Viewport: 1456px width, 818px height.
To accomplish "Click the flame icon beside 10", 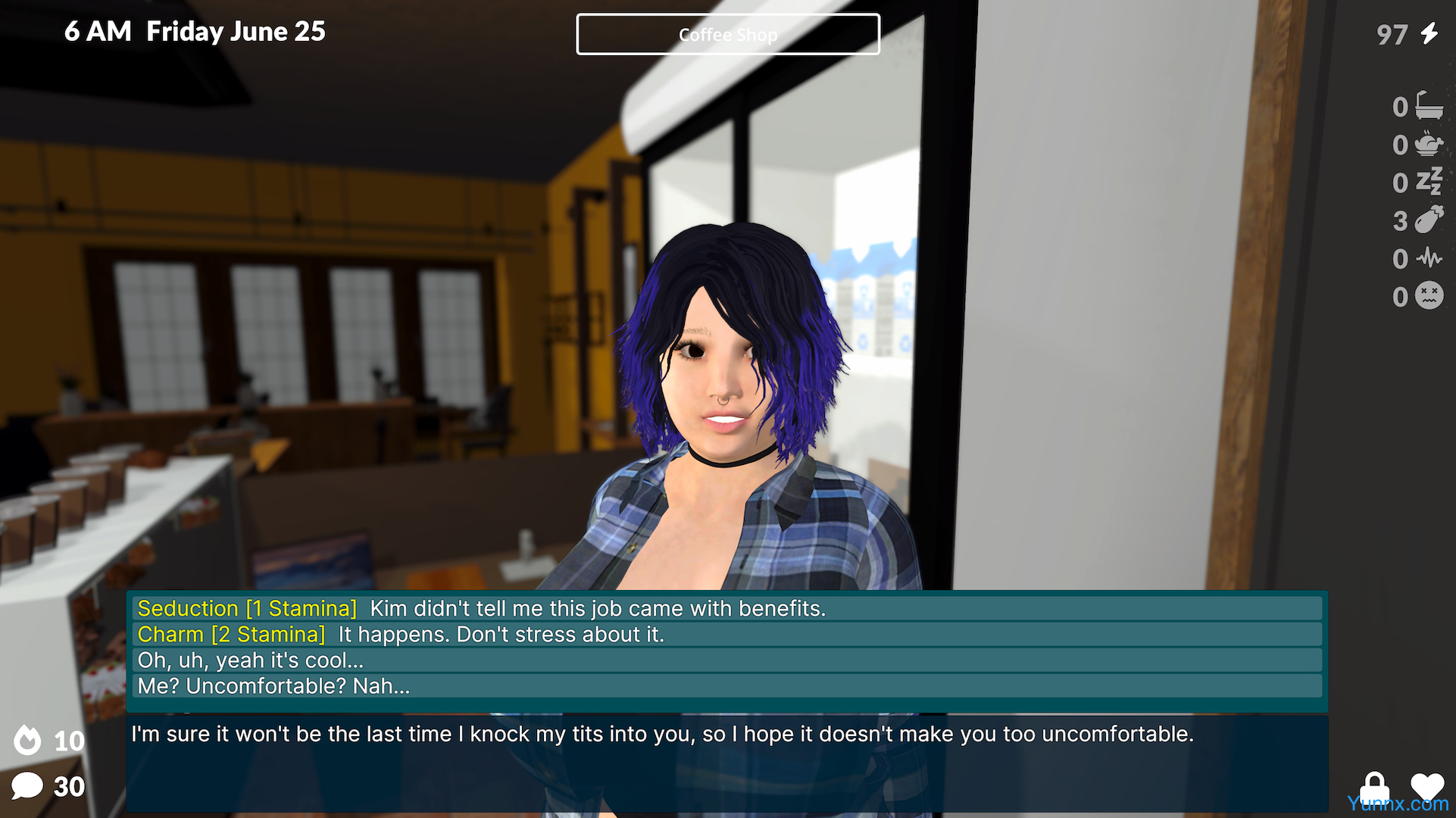I will click(28, 740).
